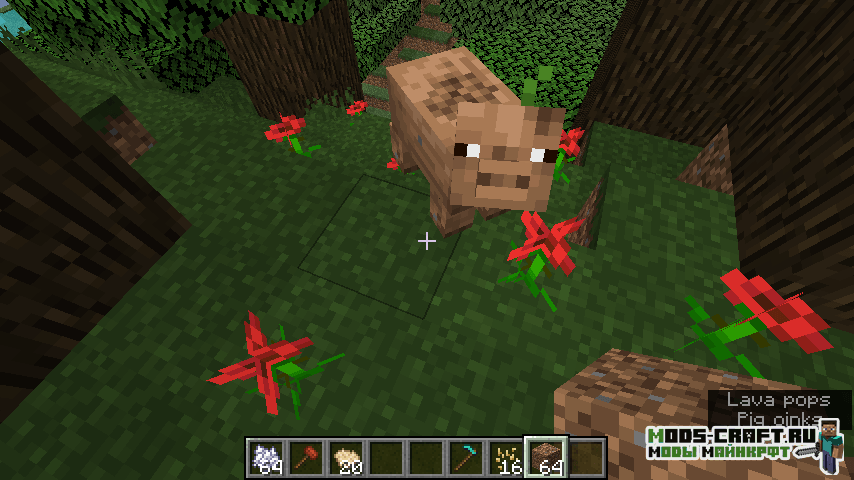Choose the tan item stack of 20
Screen dimensions: 854x480
click(347, 456)
